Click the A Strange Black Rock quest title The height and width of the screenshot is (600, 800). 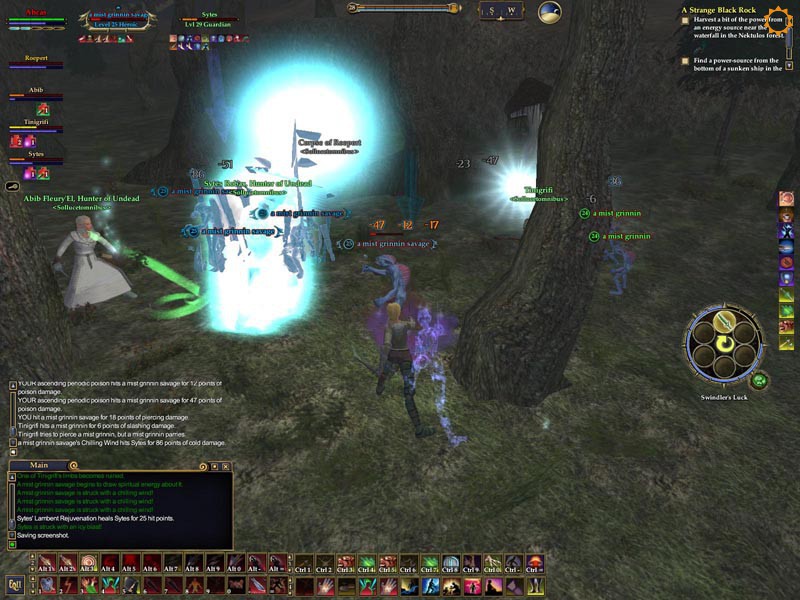[720, 10]
